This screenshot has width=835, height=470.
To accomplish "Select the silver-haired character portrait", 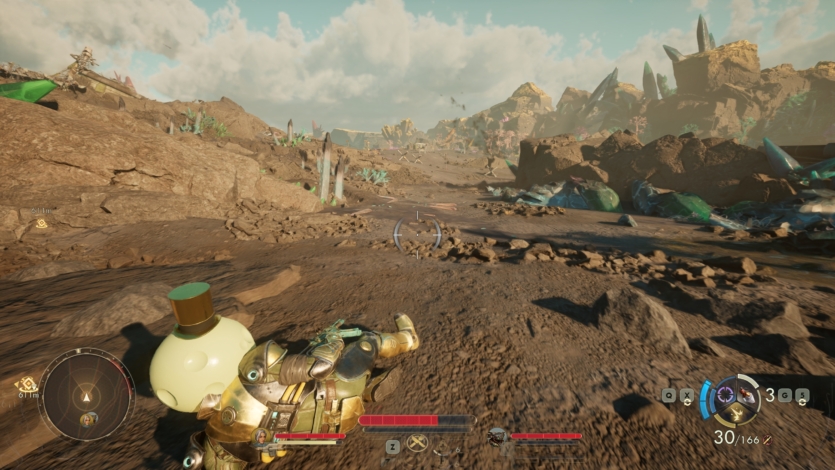I will pos(264,436).
